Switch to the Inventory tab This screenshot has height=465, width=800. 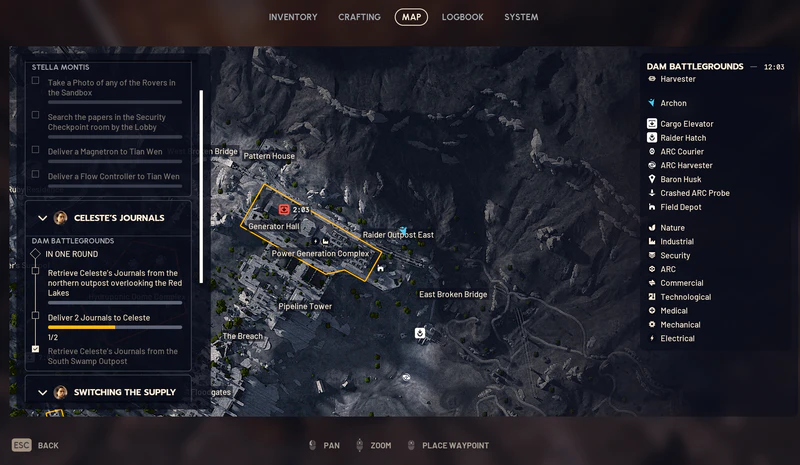click(x=293, y=17)
